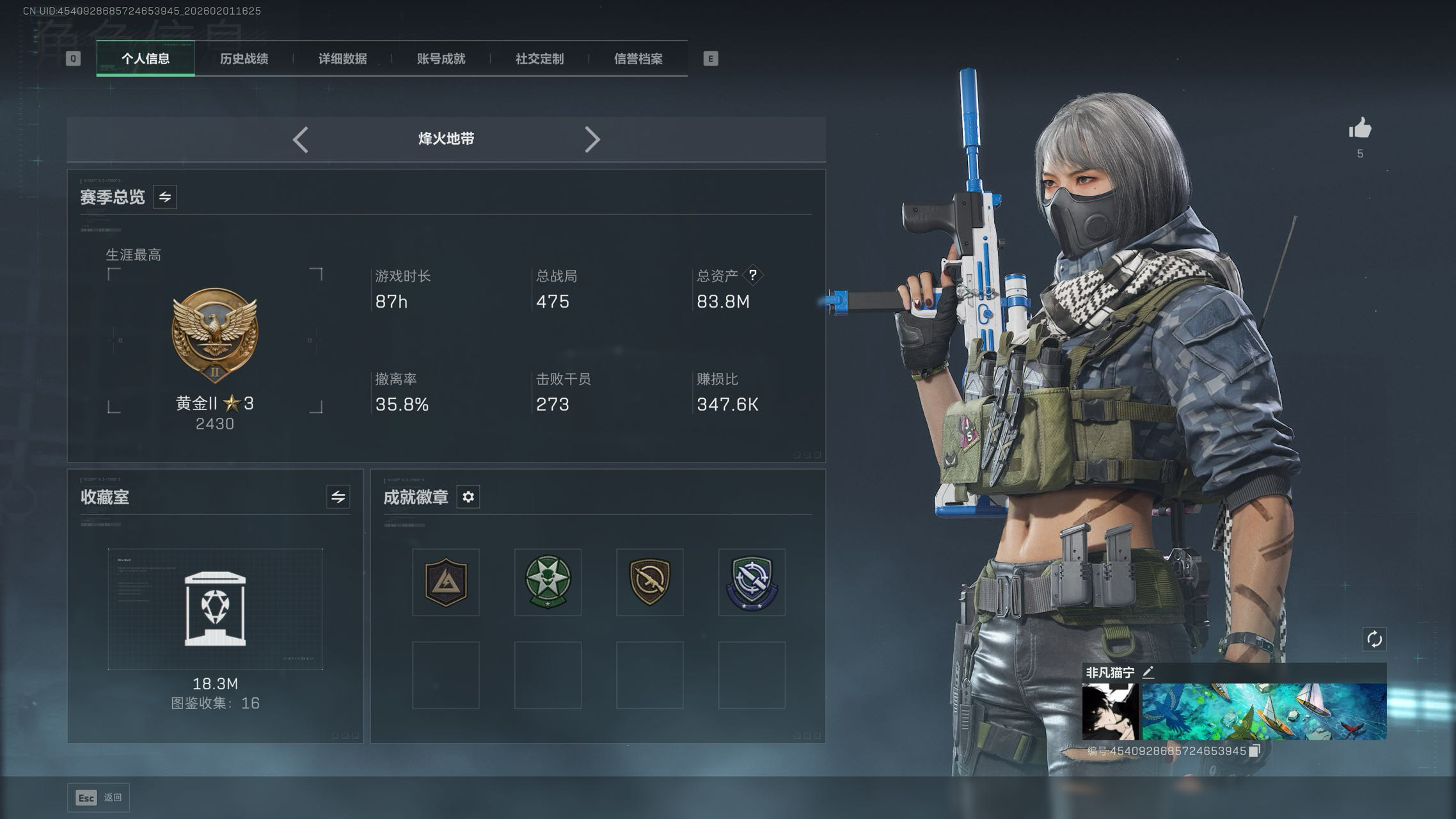Click the left arrow beside 烽火地带

click(x=301, y=139)
